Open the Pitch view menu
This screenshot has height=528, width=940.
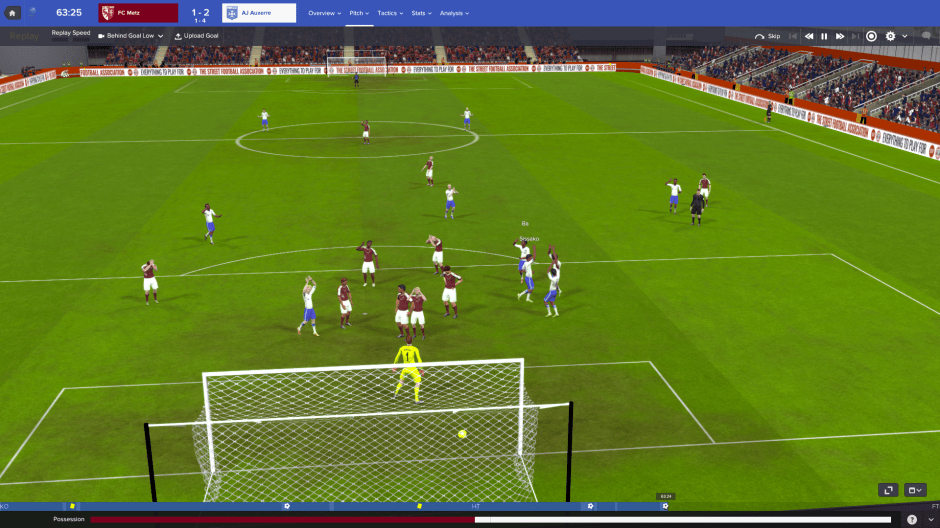(x=359, y=13)
